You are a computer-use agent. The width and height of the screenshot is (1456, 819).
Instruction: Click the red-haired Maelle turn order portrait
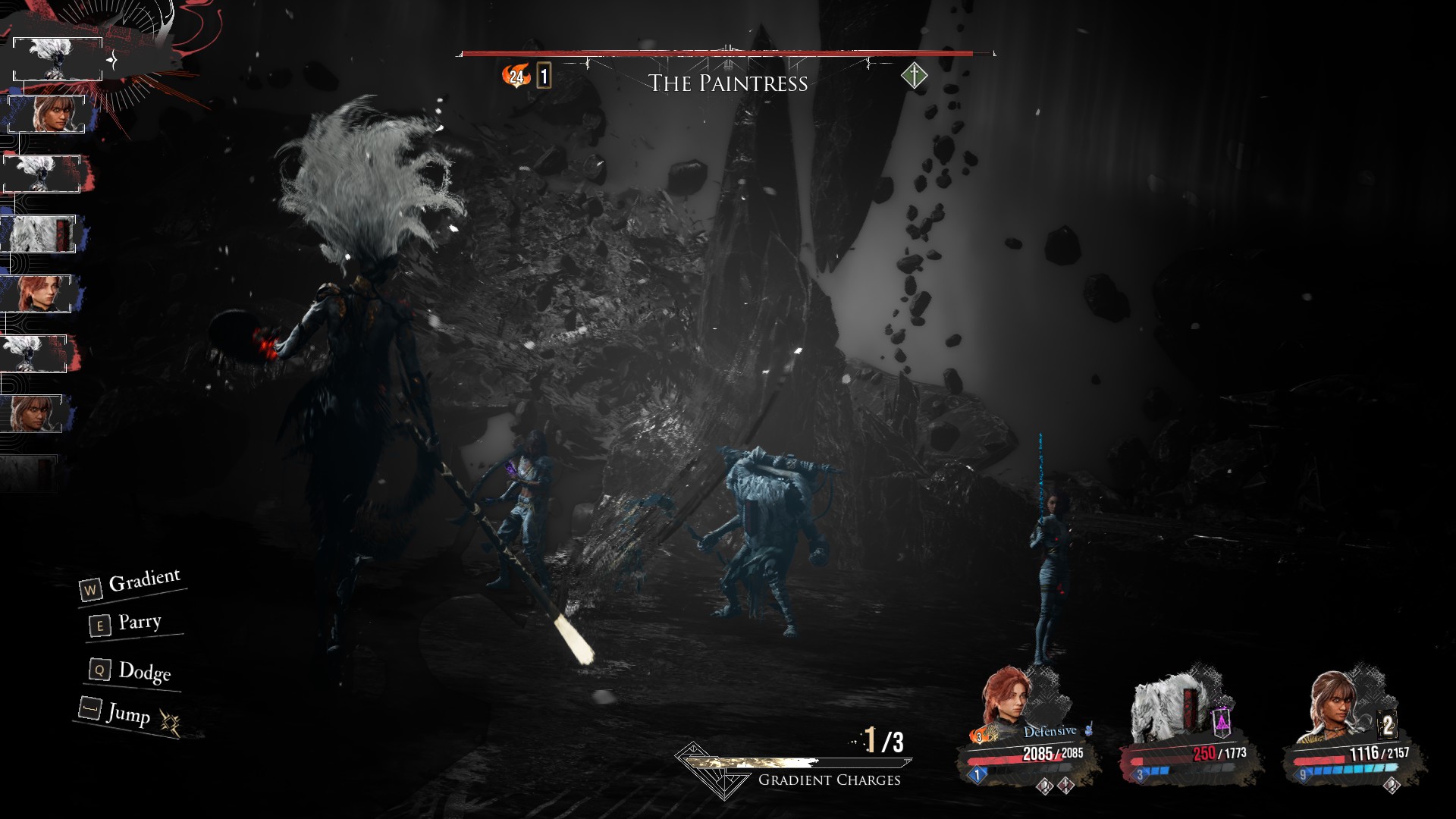tap(38, 293)
